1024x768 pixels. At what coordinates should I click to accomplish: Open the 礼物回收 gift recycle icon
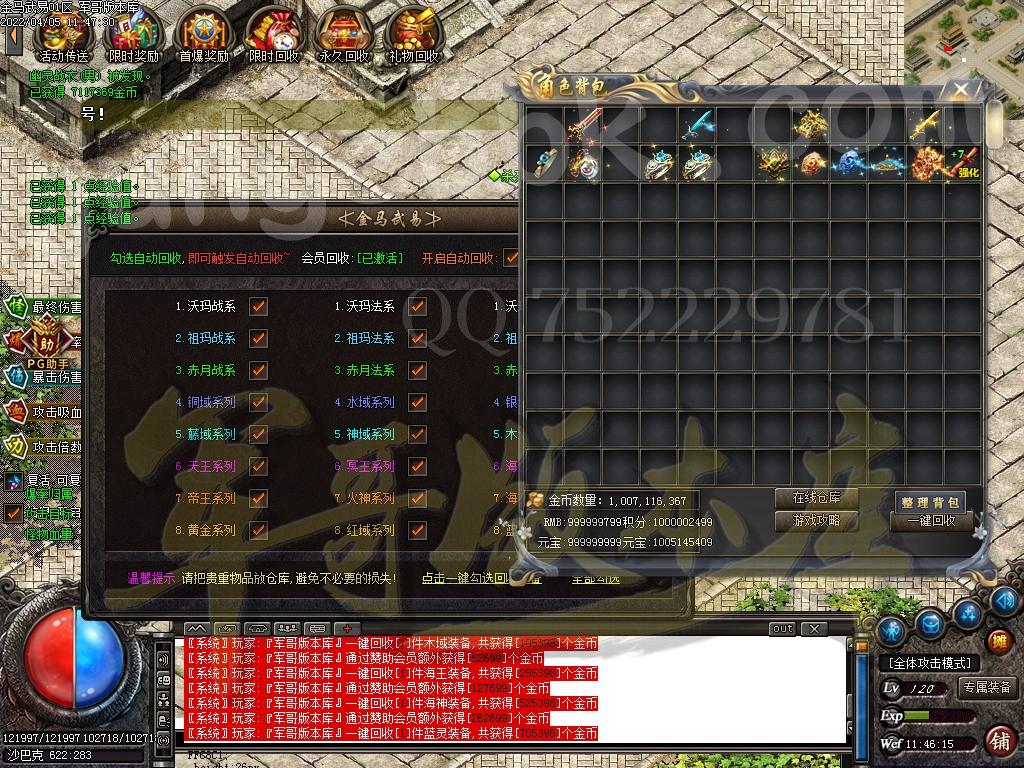(x=413, y=36)
